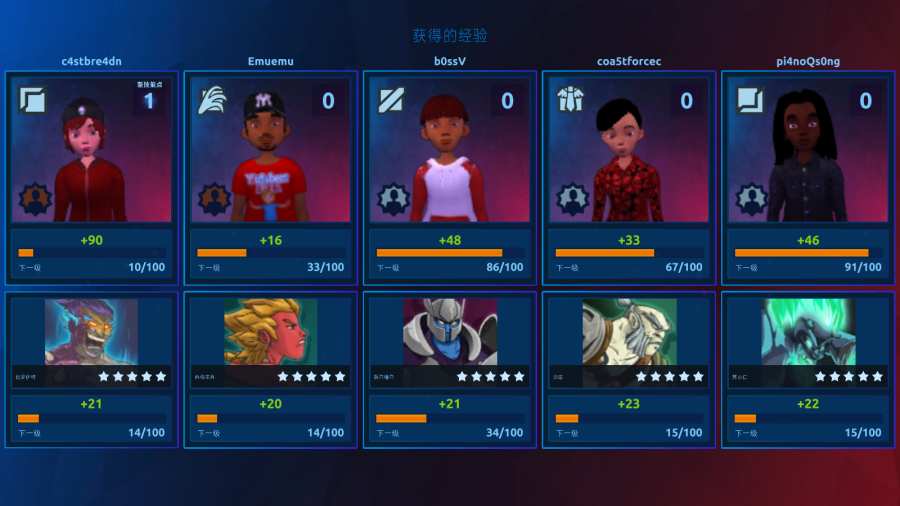This screenshot has width=900, height=506.
Task: Choose b0ssV's player avatar card
Action: (450, 150)
